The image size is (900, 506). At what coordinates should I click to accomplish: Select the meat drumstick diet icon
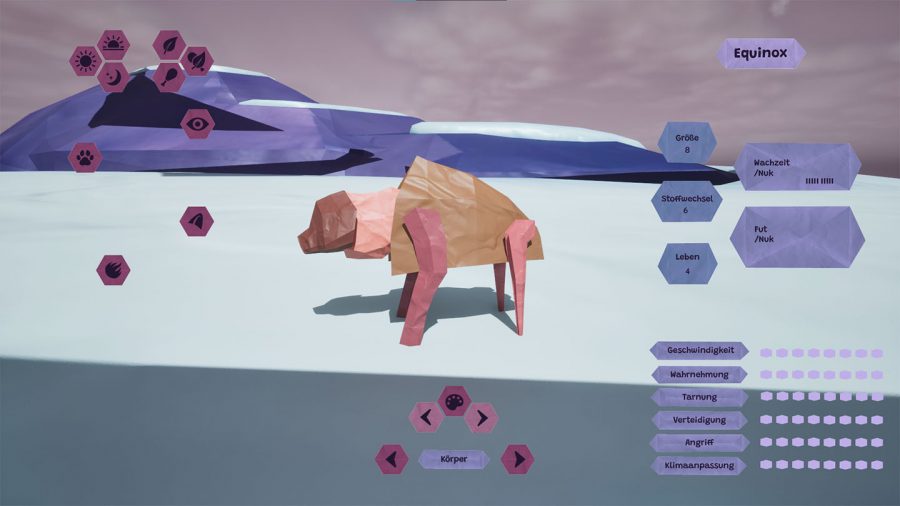tap(169, 77)
